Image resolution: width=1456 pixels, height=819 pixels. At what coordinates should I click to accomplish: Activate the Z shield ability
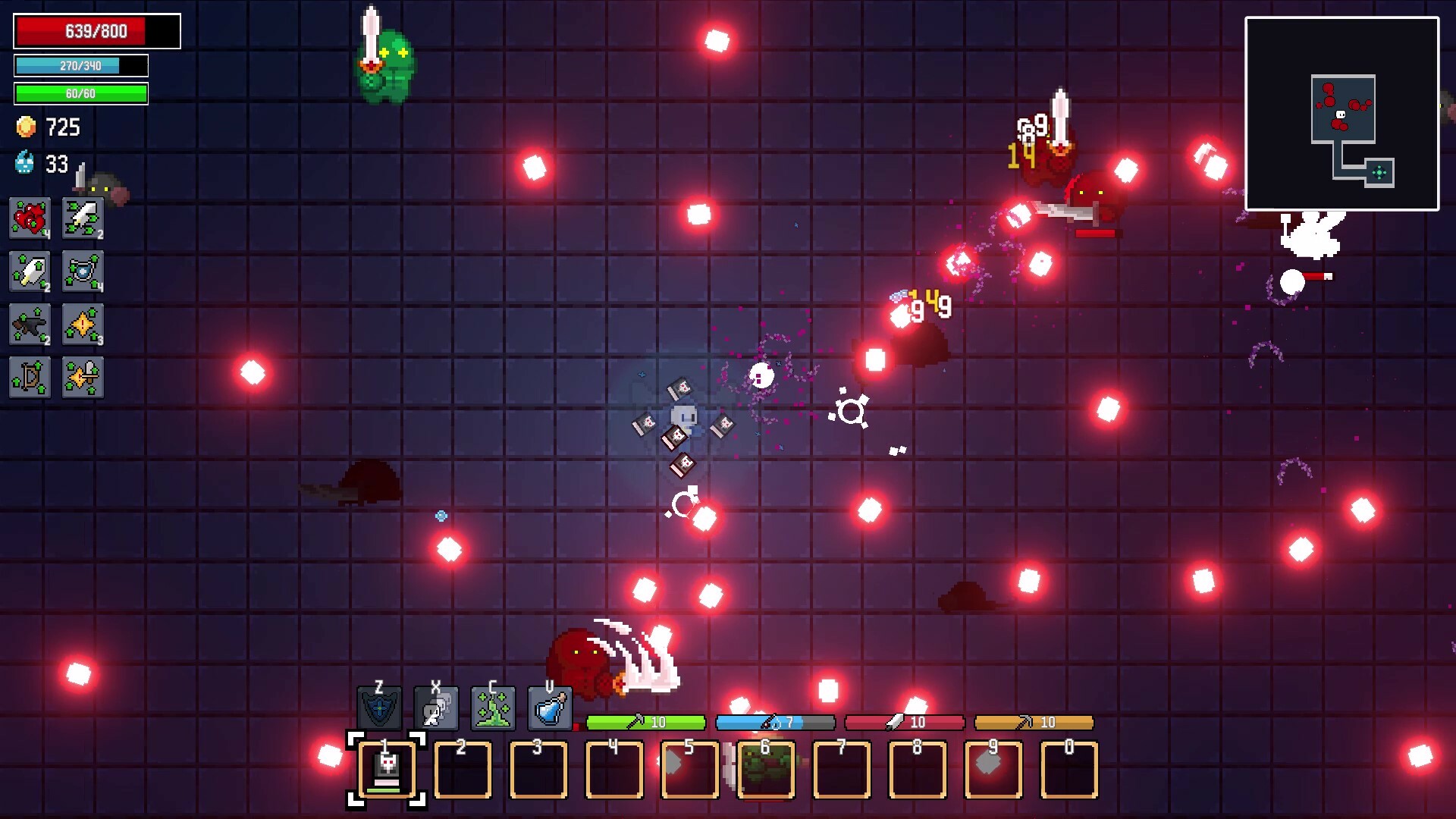[381, 710]
